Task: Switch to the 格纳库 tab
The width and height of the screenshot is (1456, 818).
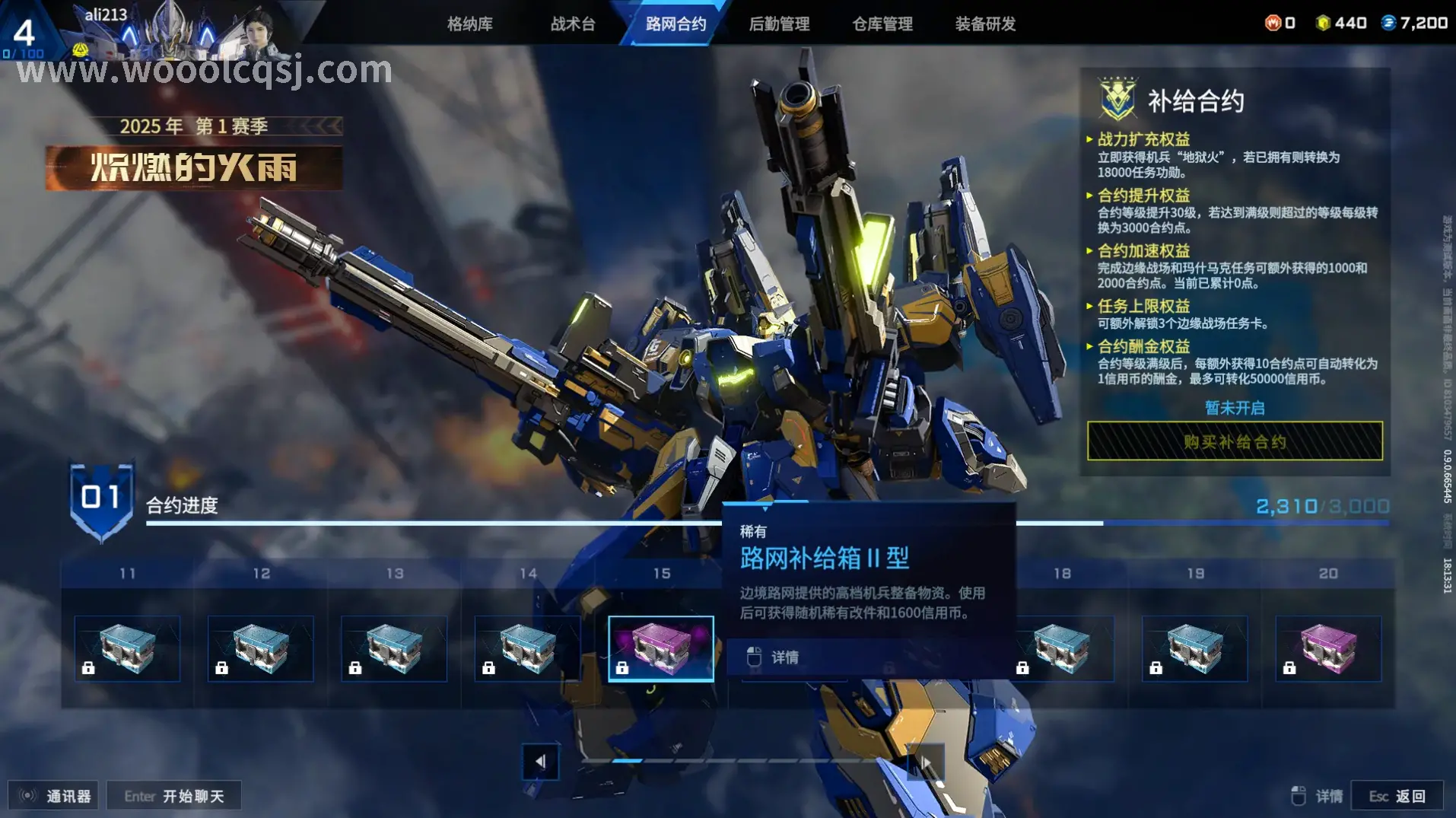Action: 469,24
